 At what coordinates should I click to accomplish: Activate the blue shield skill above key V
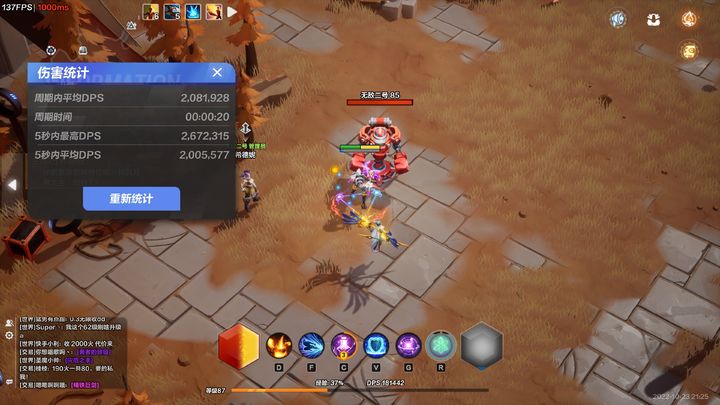376,346
